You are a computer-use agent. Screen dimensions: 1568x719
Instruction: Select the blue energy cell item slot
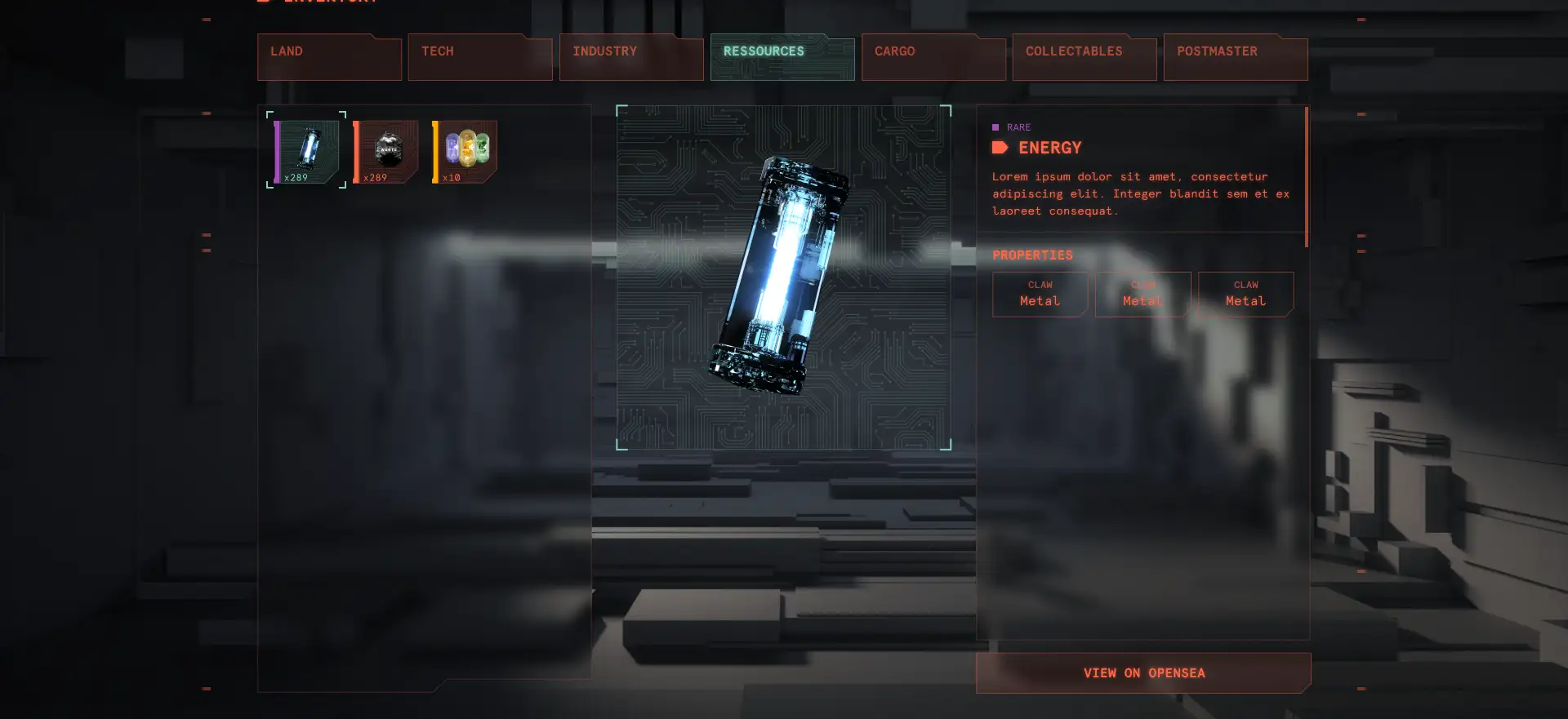[307, 151]
